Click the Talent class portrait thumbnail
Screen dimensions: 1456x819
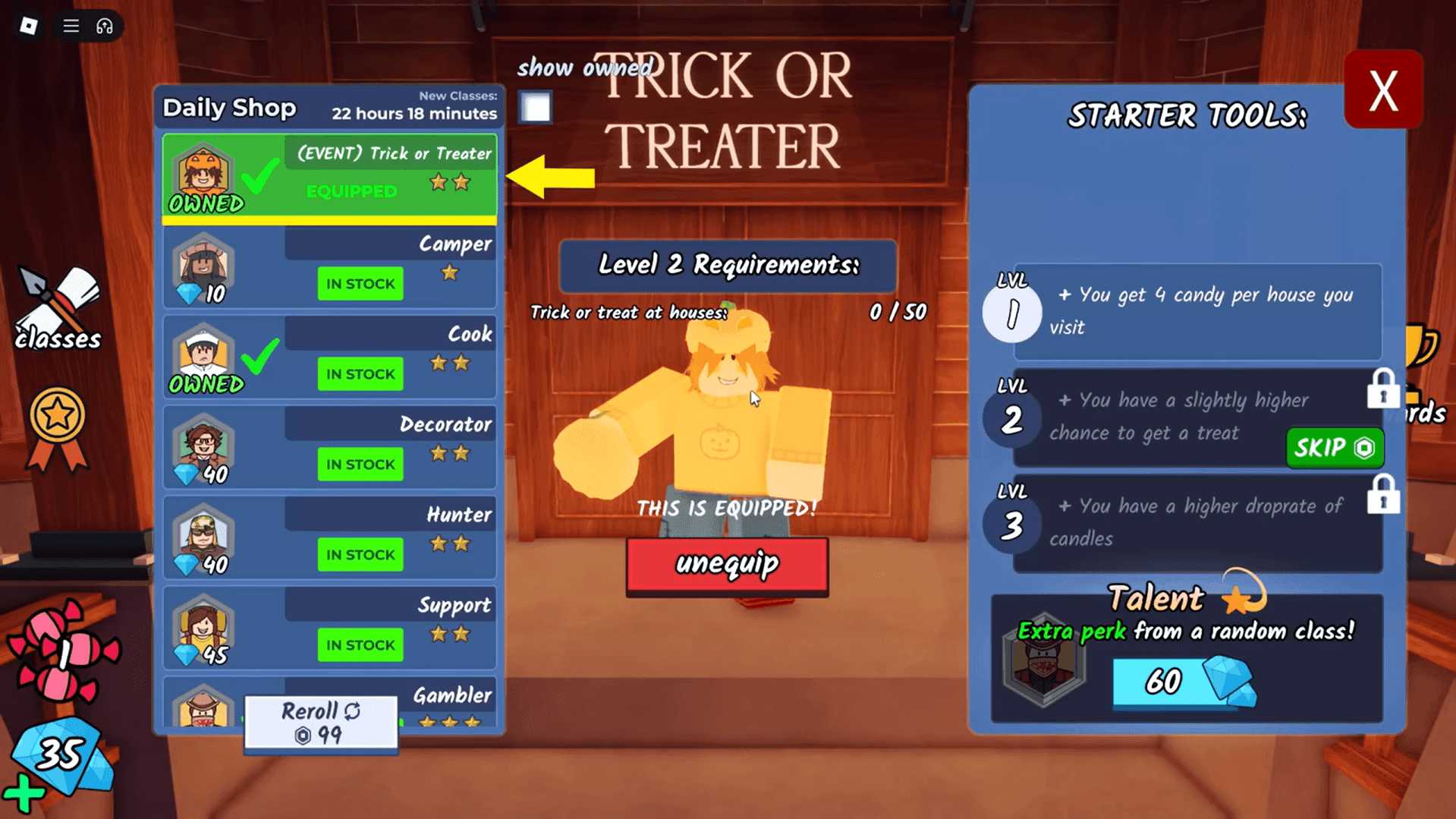tap(1043, 664)
